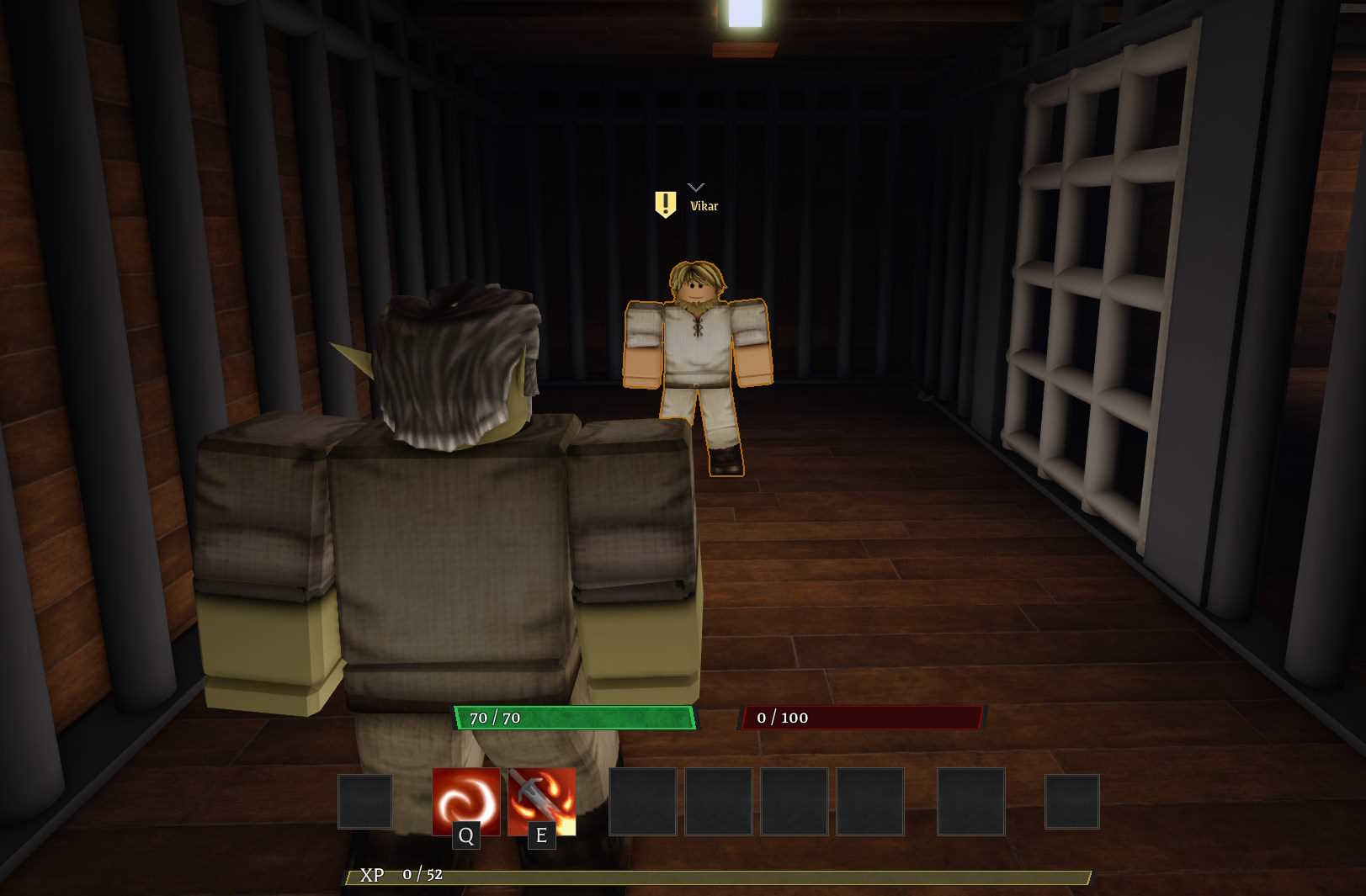Click Vikar's name label
The height and width of the screenshot is (896, 1366).
[704, 205]
